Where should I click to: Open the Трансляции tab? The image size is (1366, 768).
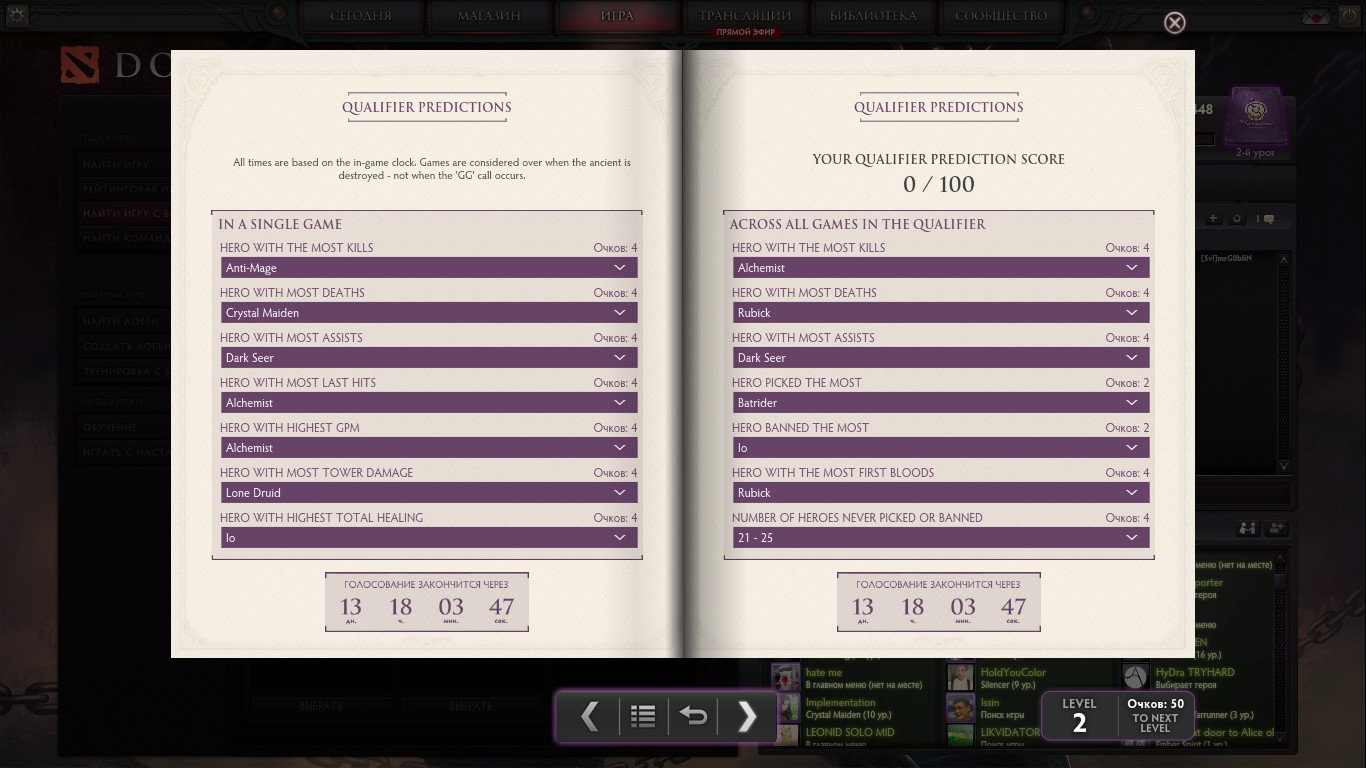tap(745, 16)
